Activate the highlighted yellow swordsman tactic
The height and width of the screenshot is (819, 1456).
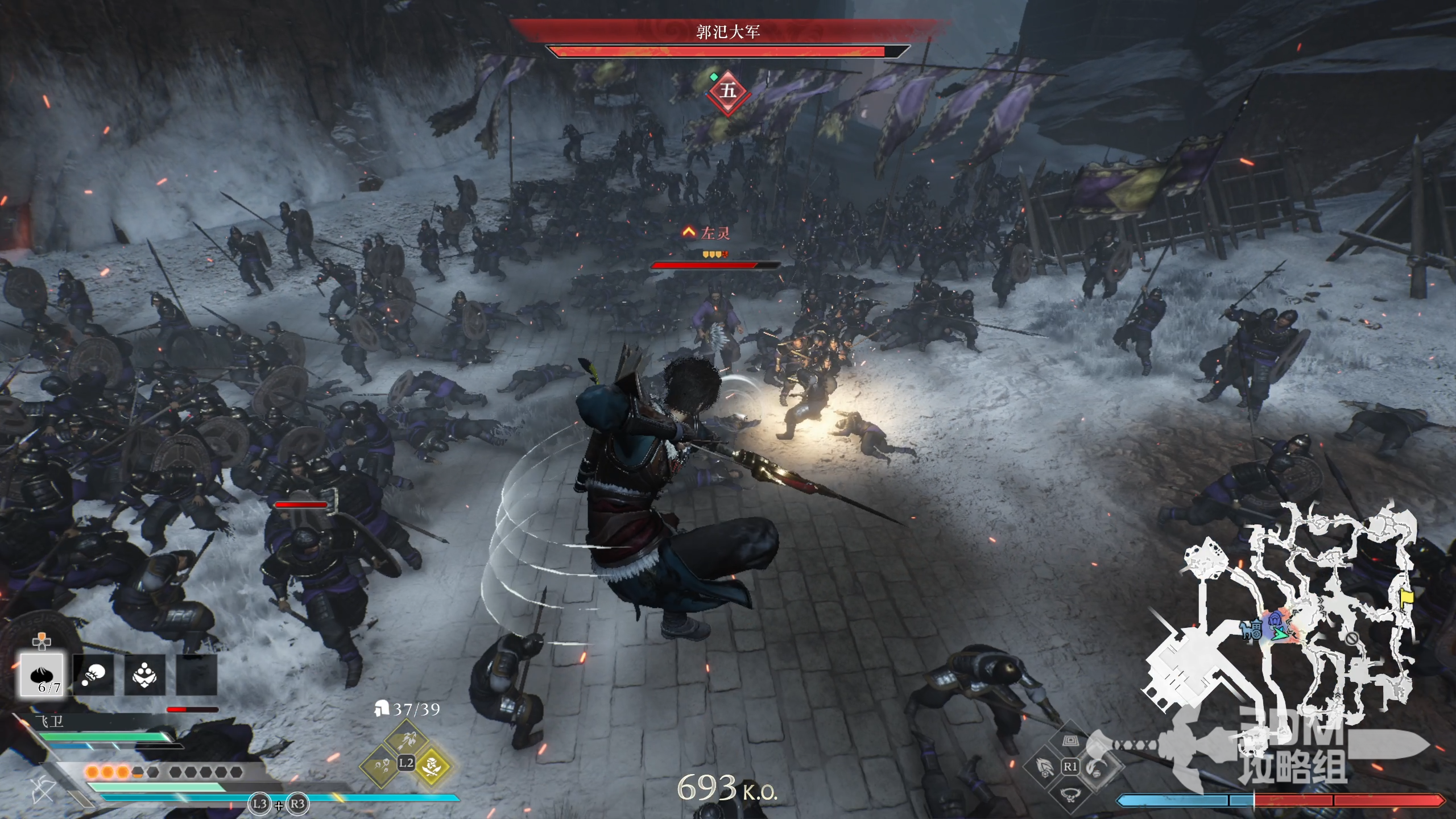click(x=432, y=765)
